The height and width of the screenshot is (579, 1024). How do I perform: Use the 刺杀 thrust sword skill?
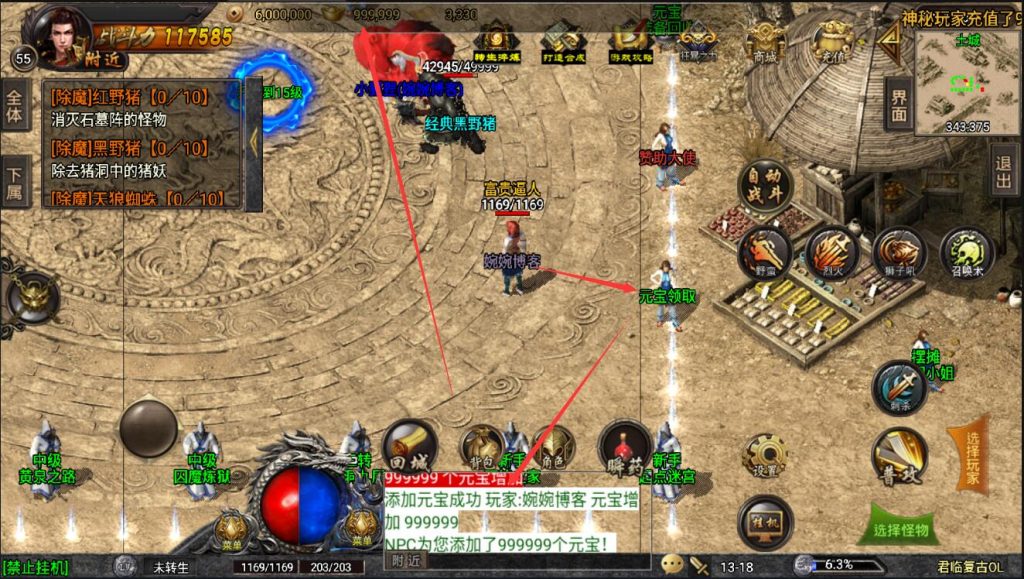point(898,387)
